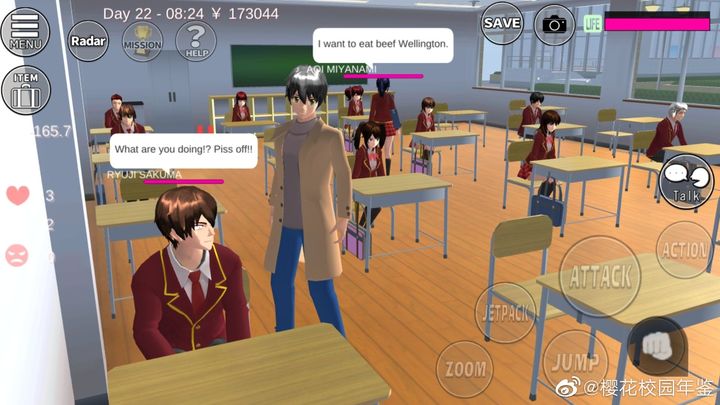The width and height of the screenshot is (720, 405).
Task: Open the ITEM briefcase inventory
Action: [x=25, y=90]
